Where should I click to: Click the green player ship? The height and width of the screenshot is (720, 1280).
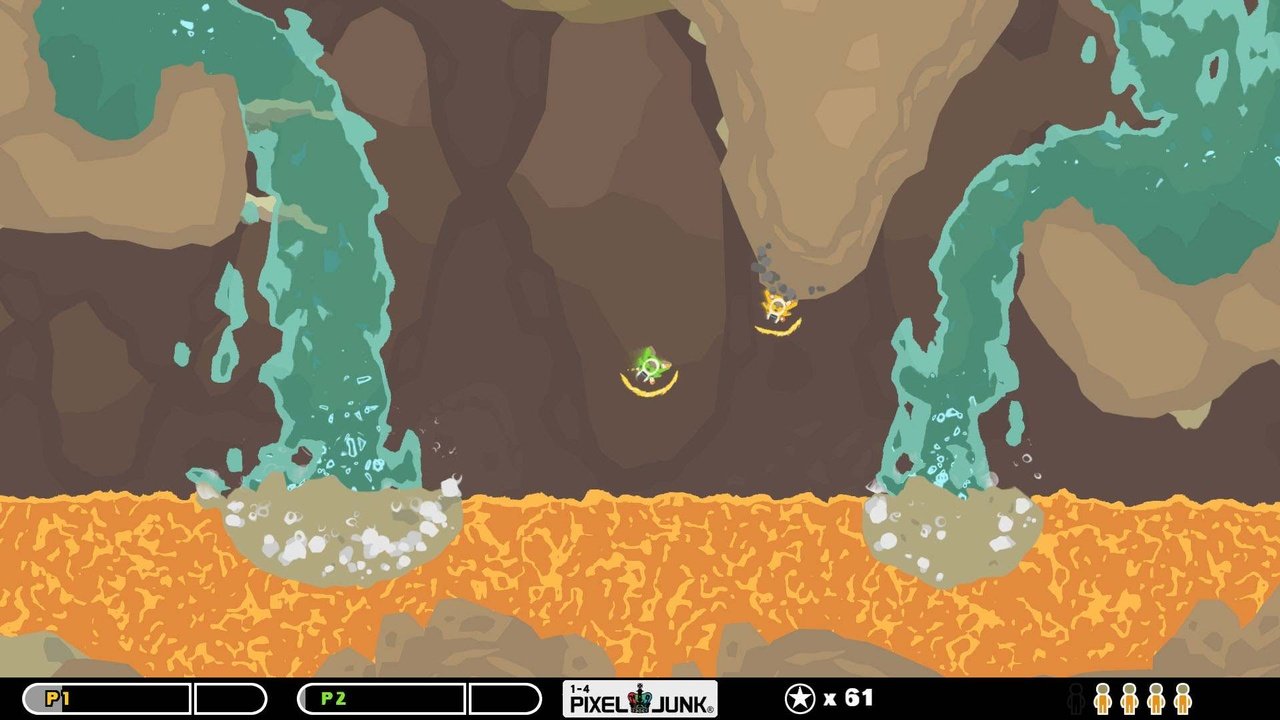[649, 363]
